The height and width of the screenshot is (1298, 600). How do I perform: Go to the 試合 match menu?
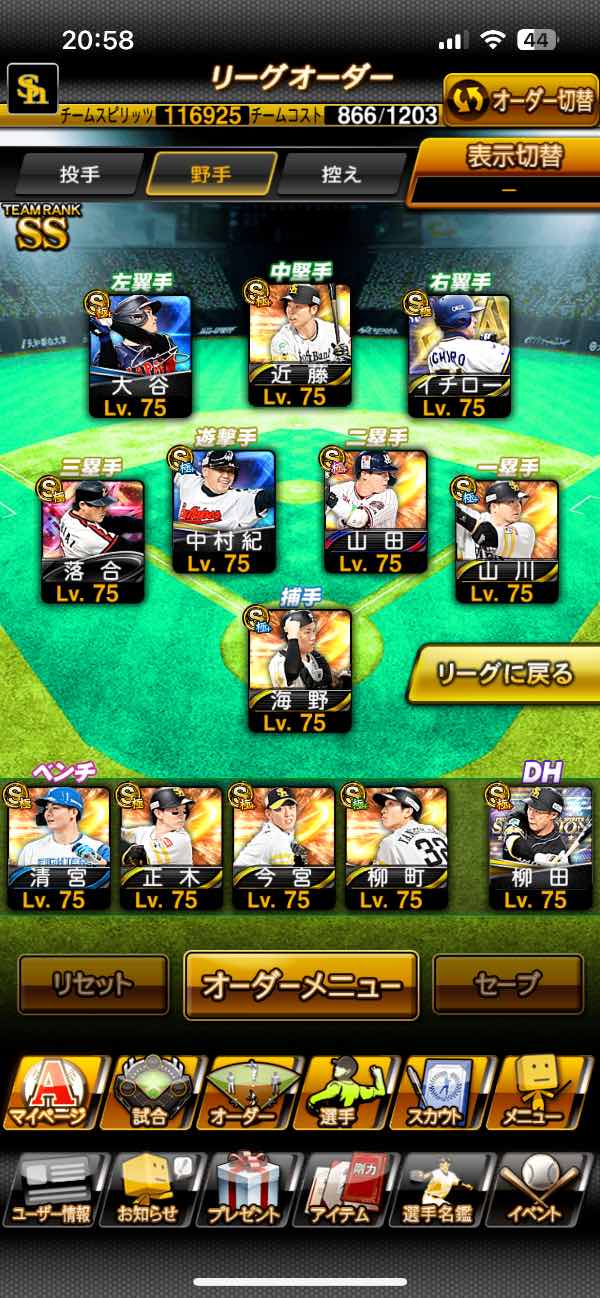pos(151,1093)
